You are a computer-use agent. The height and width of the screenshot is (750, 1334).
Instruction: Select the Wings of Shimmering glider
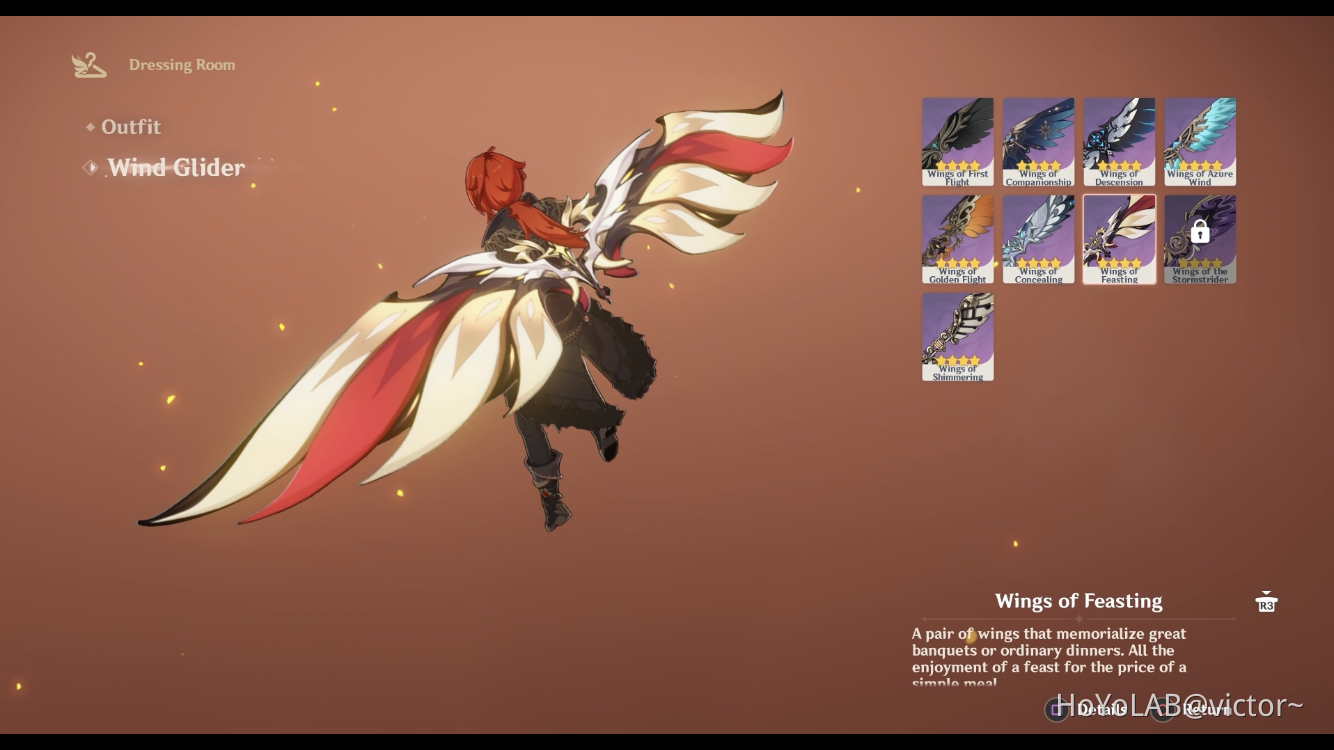pyautogui.click(x=957, y=334)
